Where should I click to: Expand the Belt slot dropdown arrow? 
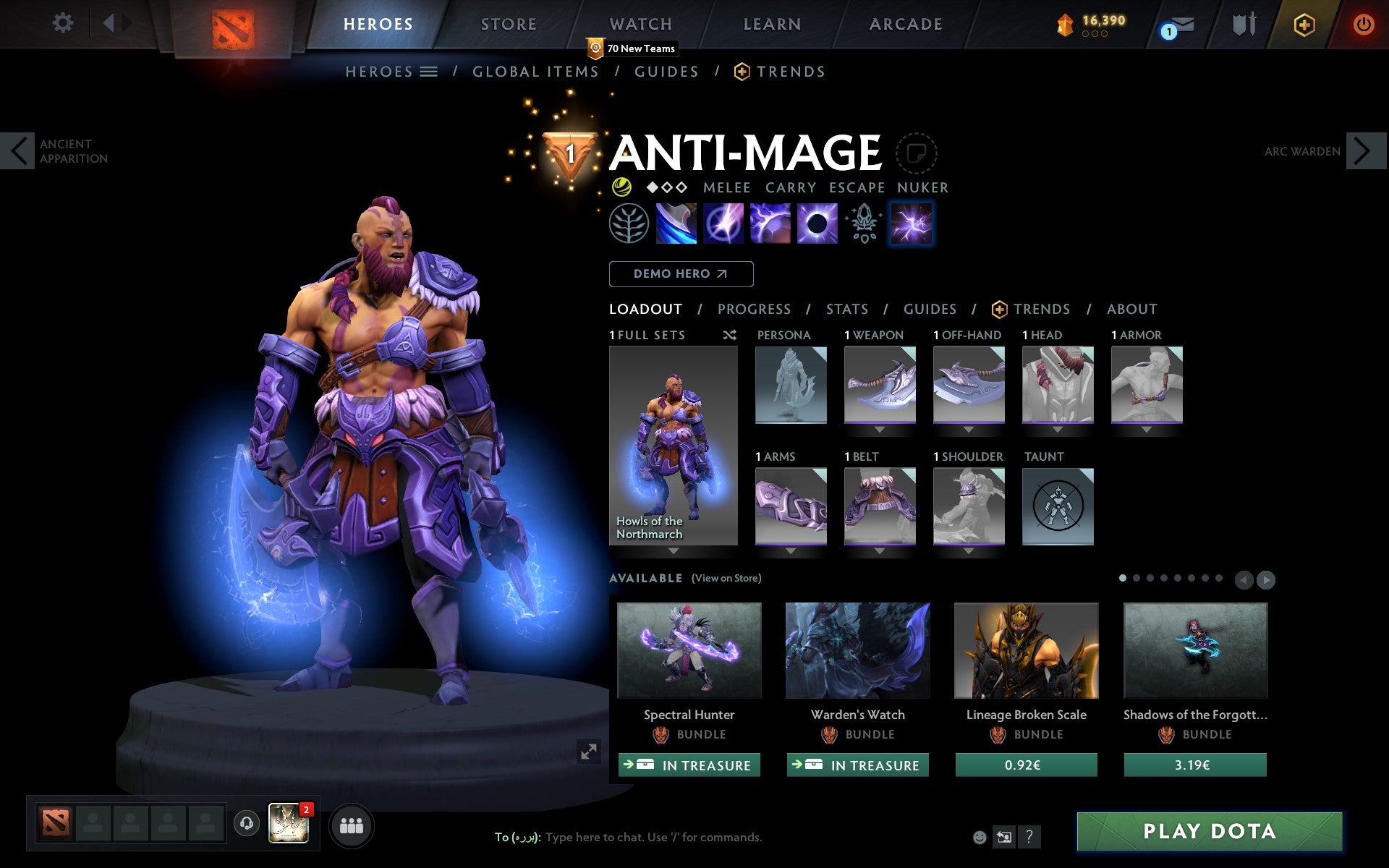pos(880,550)
